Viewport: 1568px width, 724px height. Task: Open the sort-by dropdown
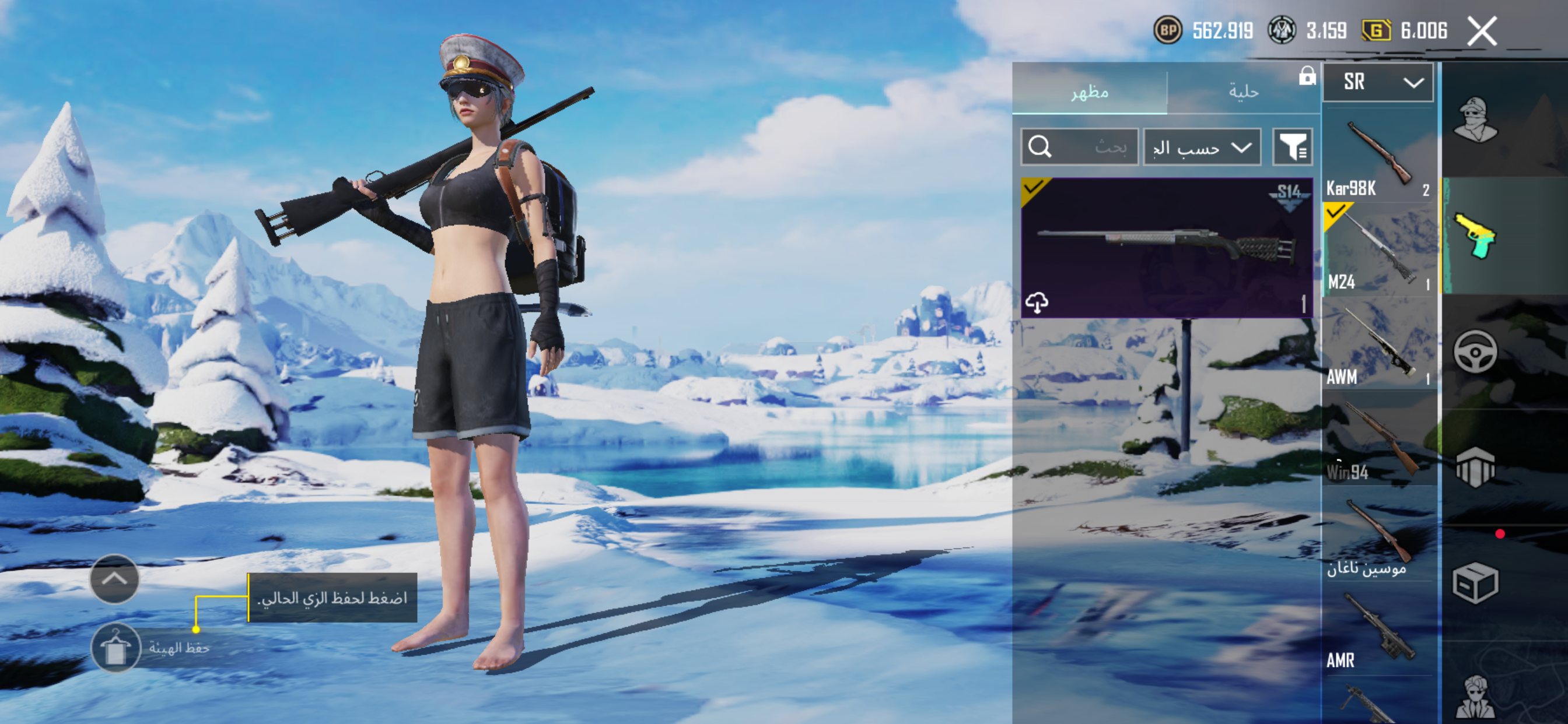coord(1202,147)
